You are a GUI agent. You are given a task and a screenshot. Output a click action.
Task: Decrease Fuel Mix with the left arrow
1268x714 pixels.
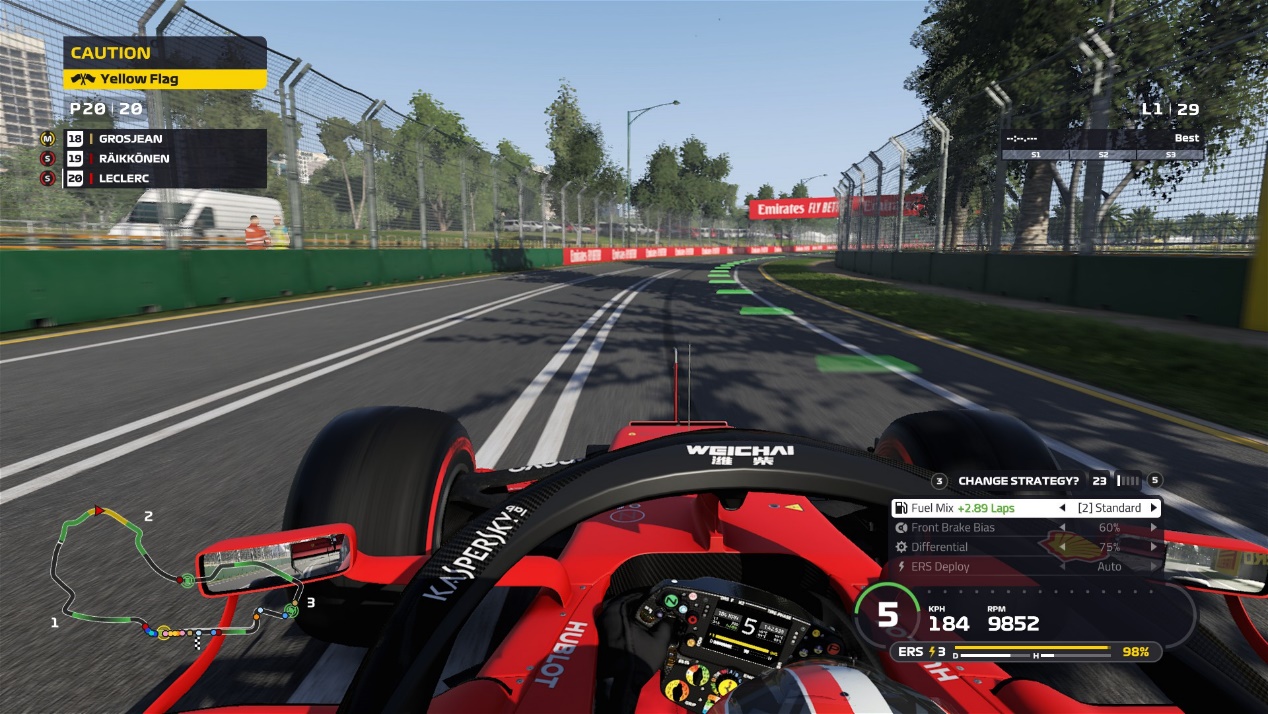(x=1062, y=508)
